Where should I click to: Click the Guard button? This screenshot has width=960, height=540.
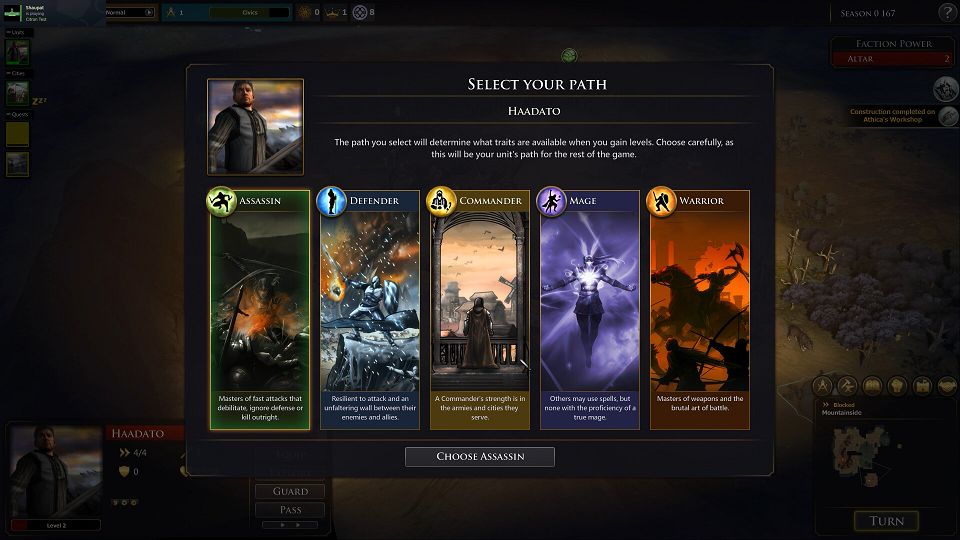[x=289, y=491]
